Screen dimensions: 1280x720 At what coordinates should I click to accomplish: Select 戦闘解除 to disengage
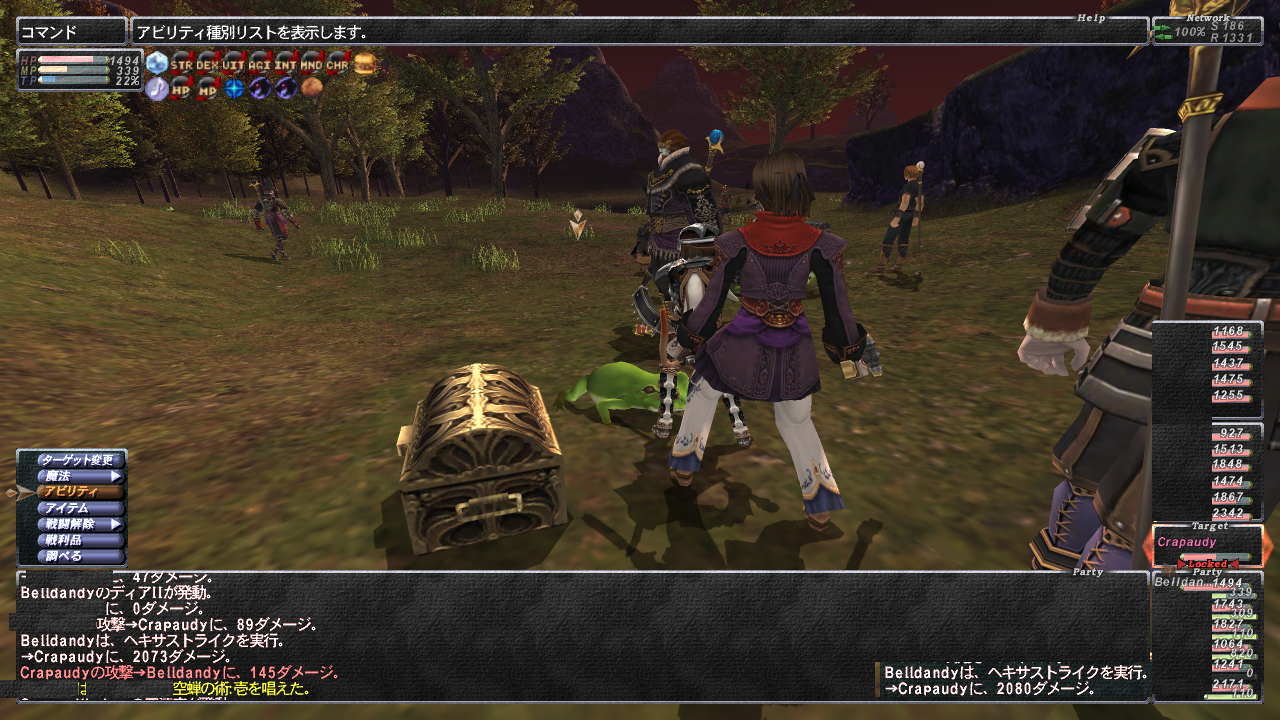[78, 524]
